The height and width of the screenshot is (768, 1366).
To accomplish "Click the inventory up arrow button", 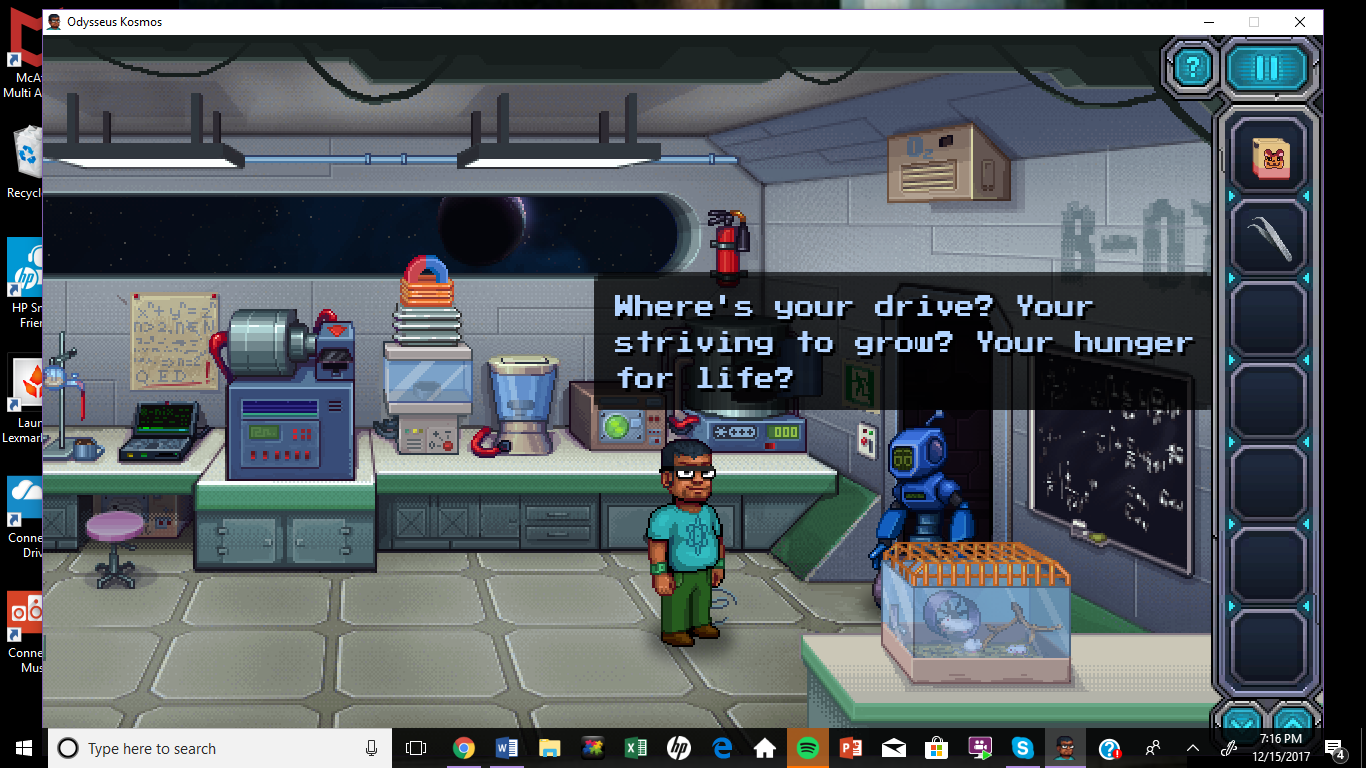I will pos(1294,721).
